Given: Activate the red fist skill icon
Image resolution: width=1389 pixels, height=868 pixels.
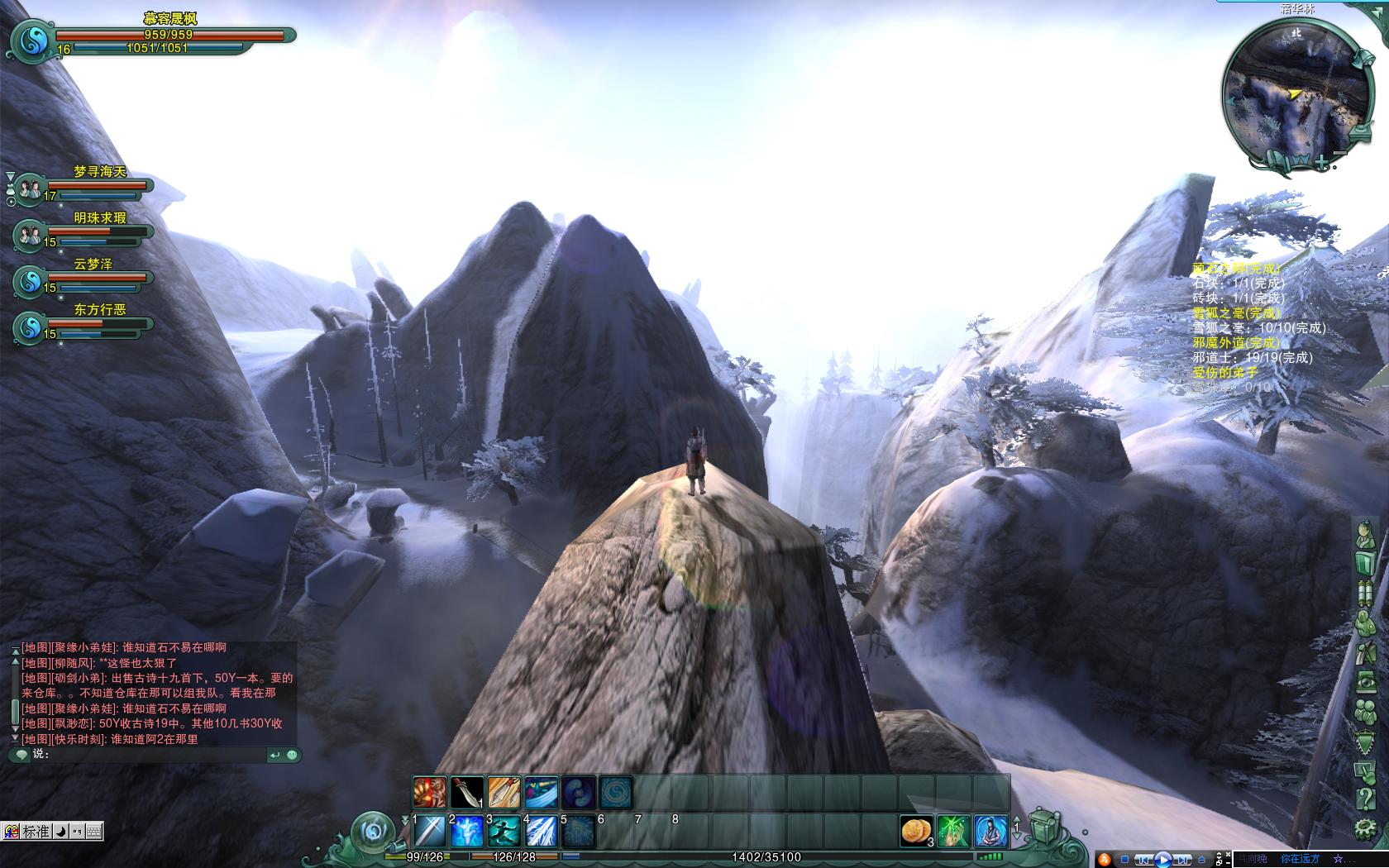Looking at the screenshot, I should (430, 792).
